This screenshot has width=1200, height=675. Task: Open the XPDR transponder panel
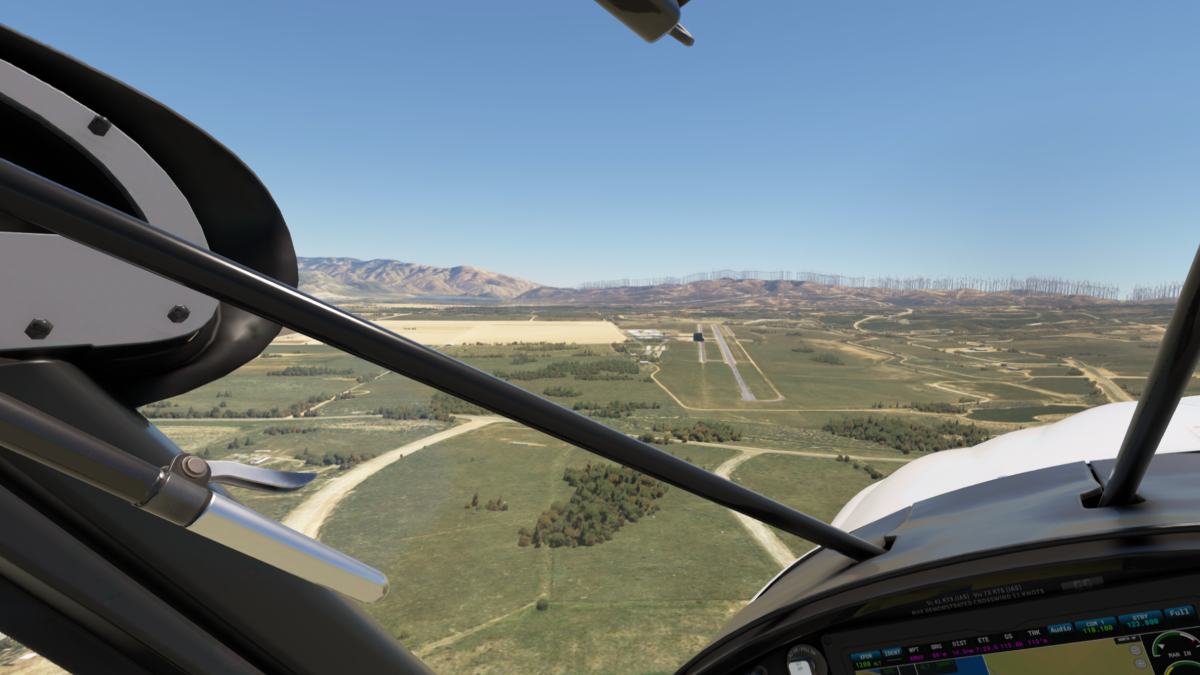click(x=865, y=657)
